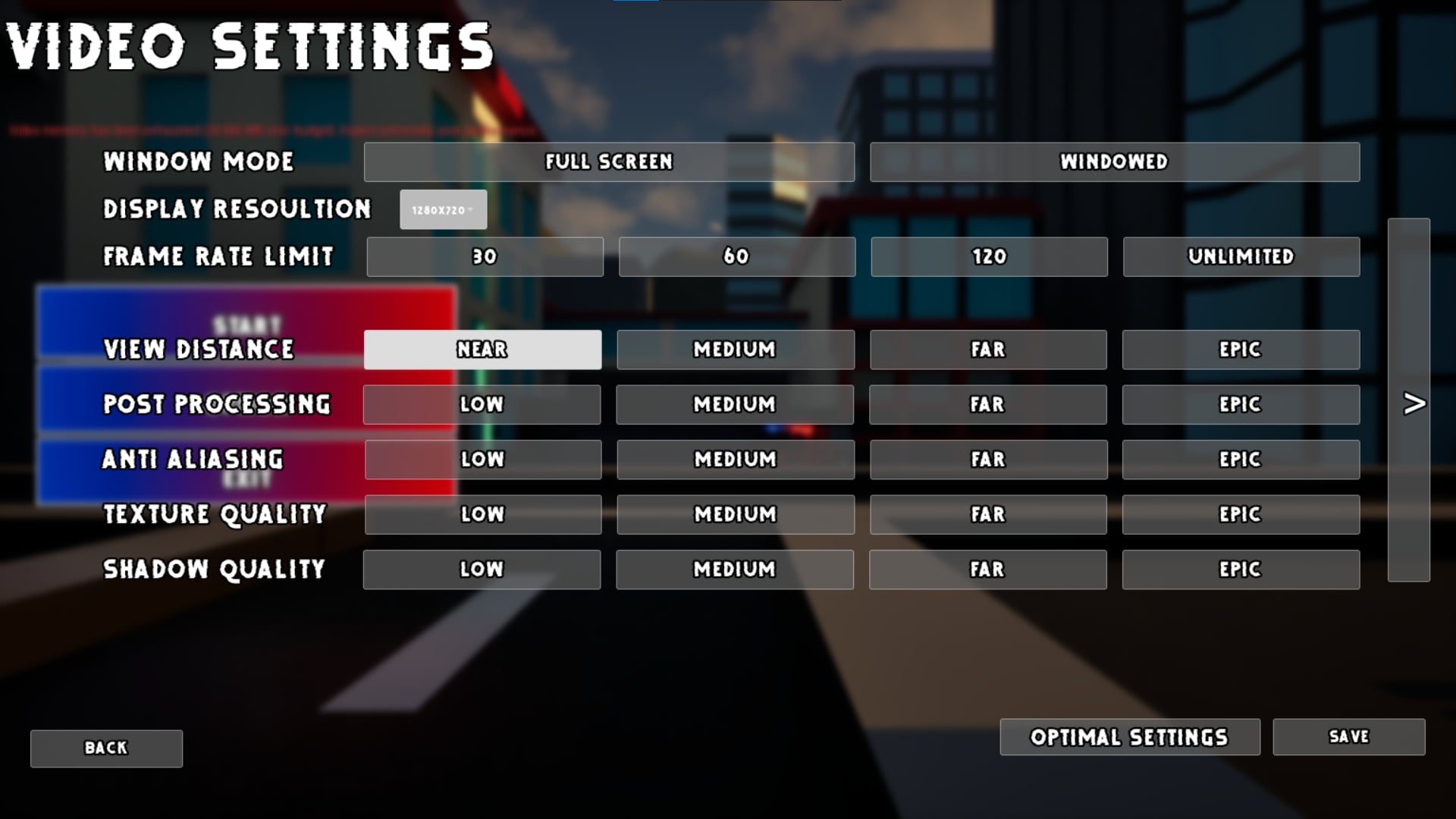1456x819 pixels.
Task: Change View Distance to Epic
Action: [x=1241, y=350]
